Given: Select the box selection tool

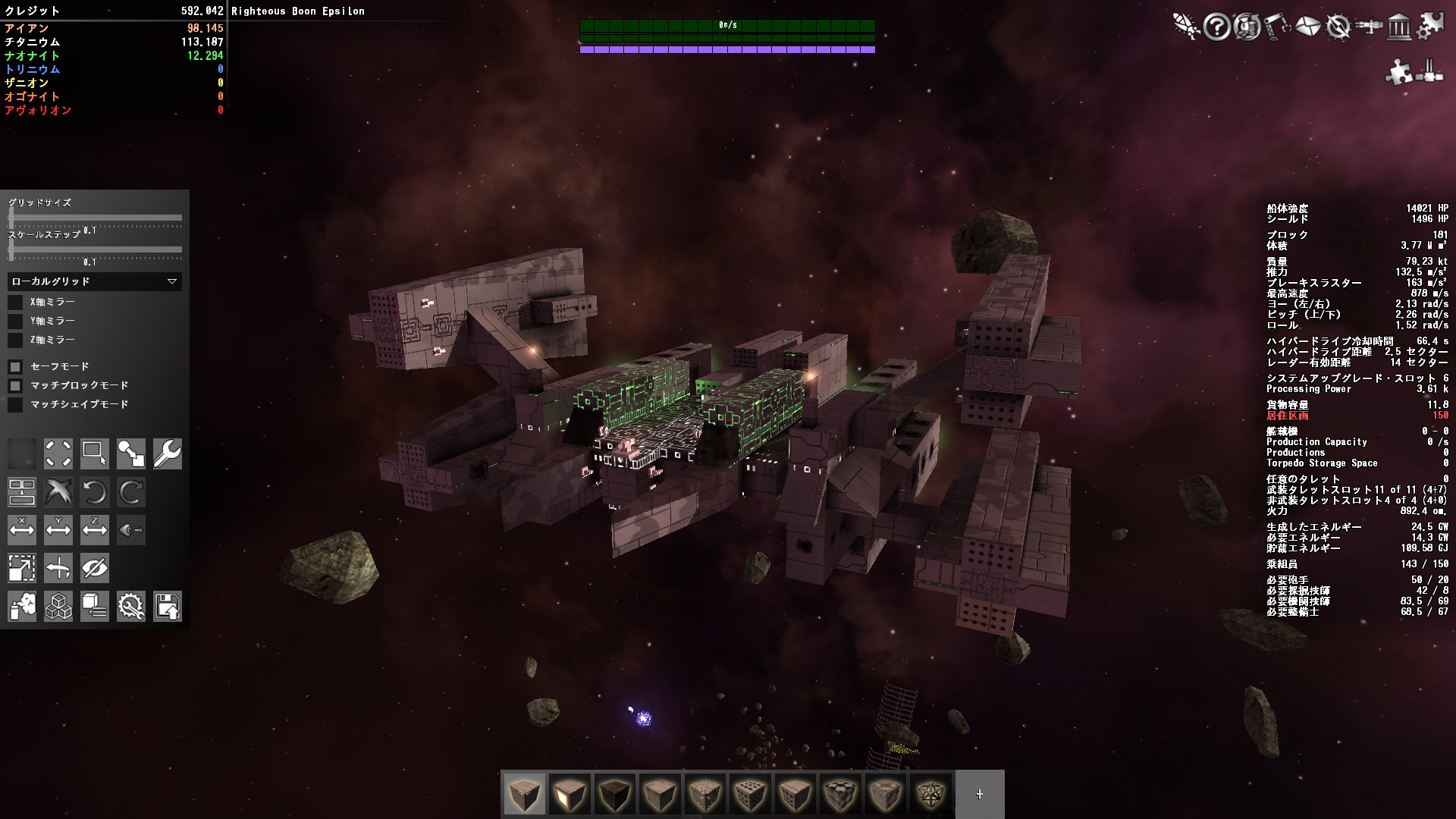Looking at the screenshot, I should [95, 453].
